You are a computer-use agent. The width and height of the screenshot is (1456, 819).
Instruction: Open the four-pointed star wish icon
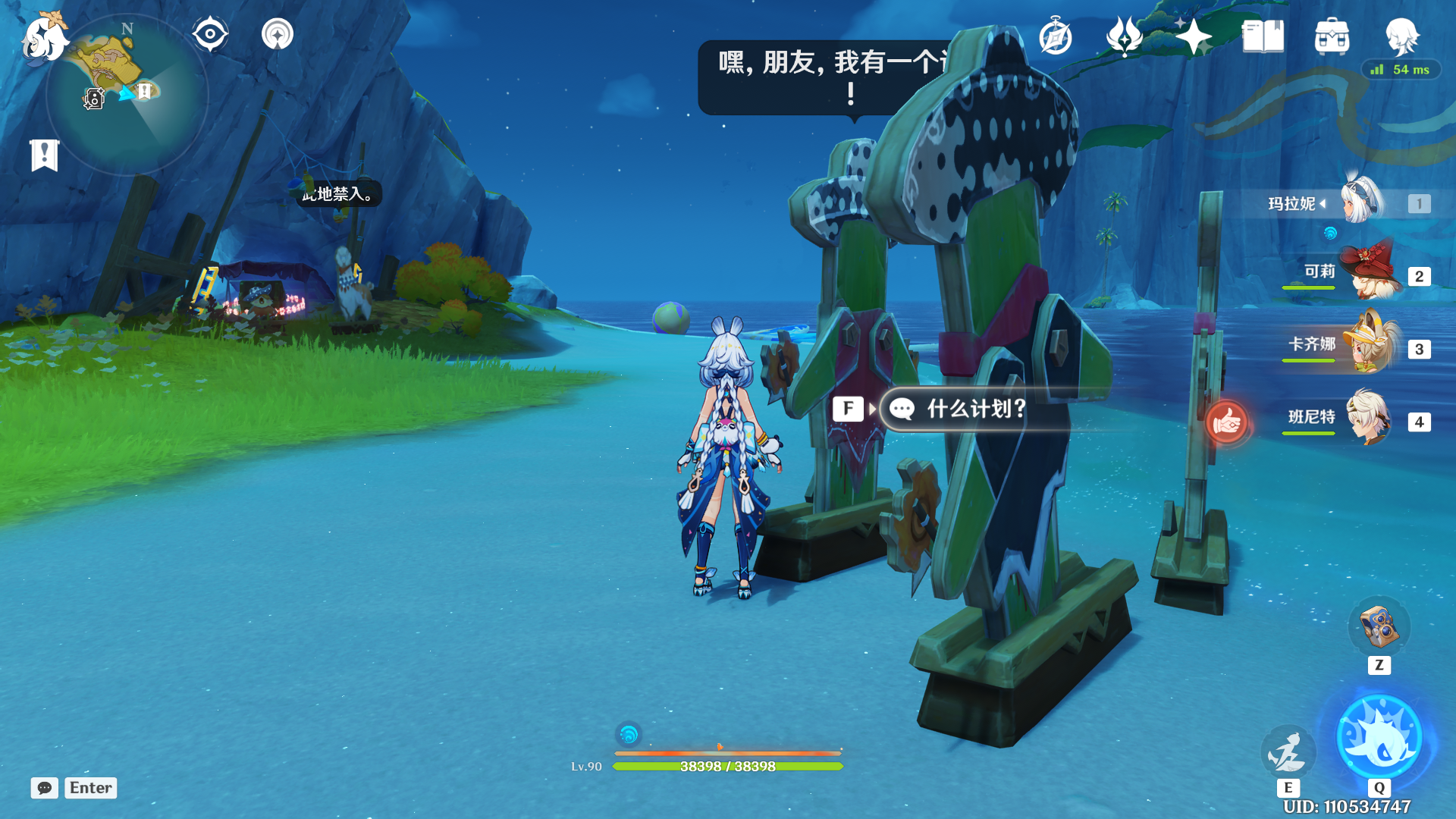pos(1194,37)
